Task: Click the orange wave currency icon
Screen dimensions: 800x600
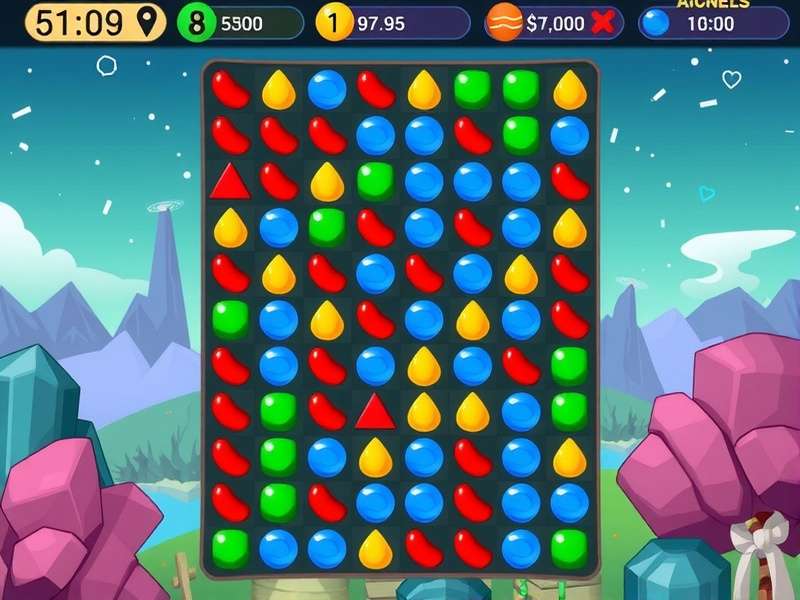Action: (504, 23)
